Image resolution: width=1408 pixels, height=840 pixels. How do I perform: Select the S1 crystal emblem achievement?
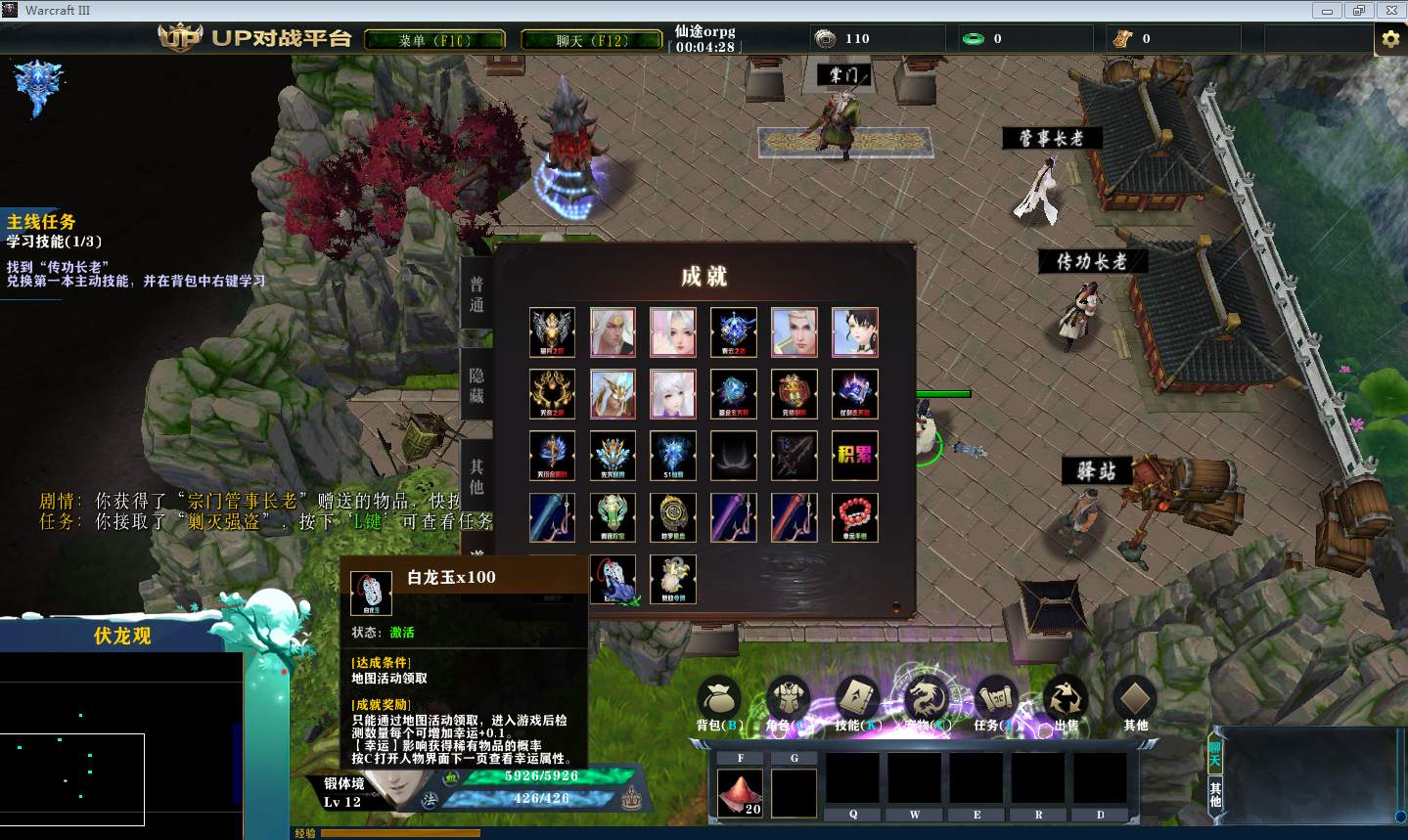tap(673, 456)
